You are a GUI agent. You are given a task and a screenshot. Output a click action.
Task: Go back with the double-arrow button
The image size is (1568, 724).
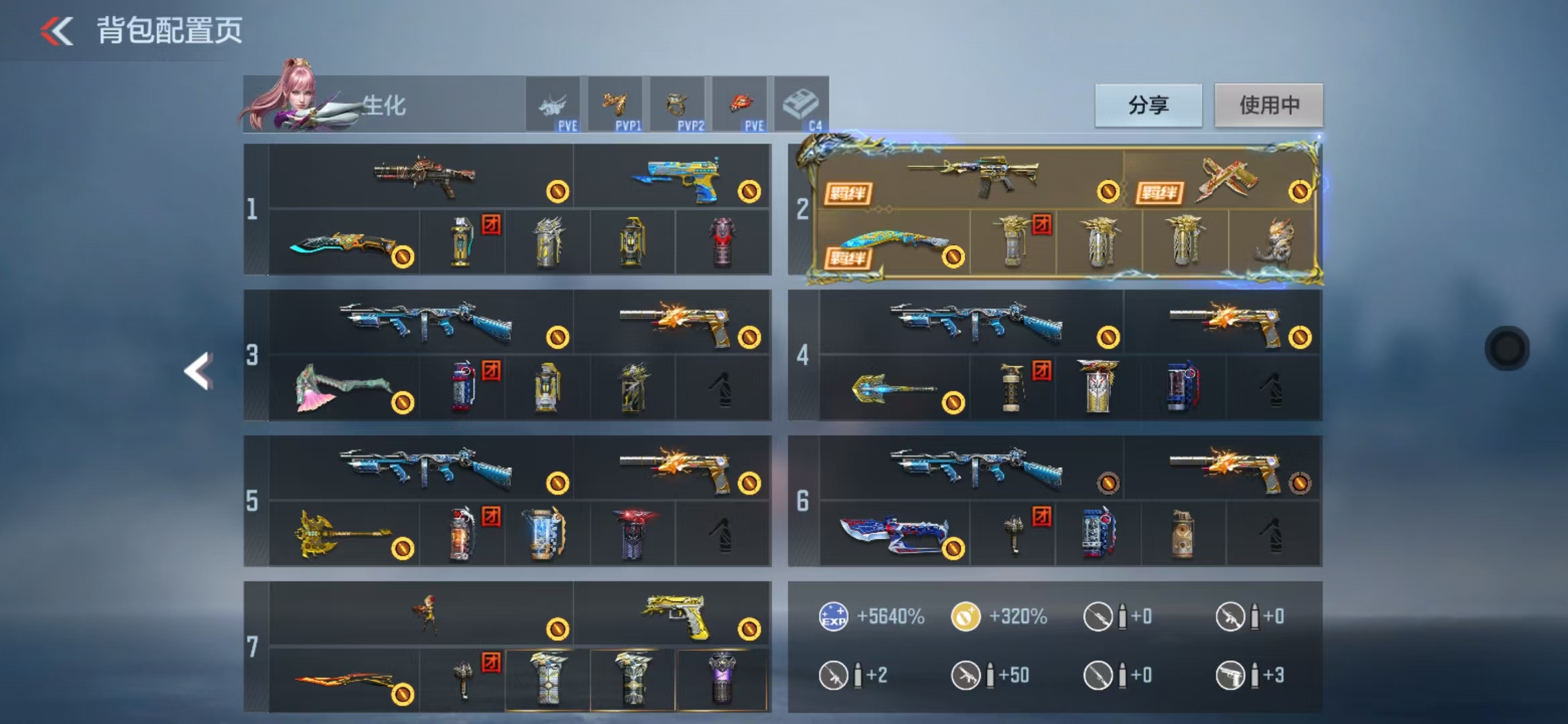(57, 31)
